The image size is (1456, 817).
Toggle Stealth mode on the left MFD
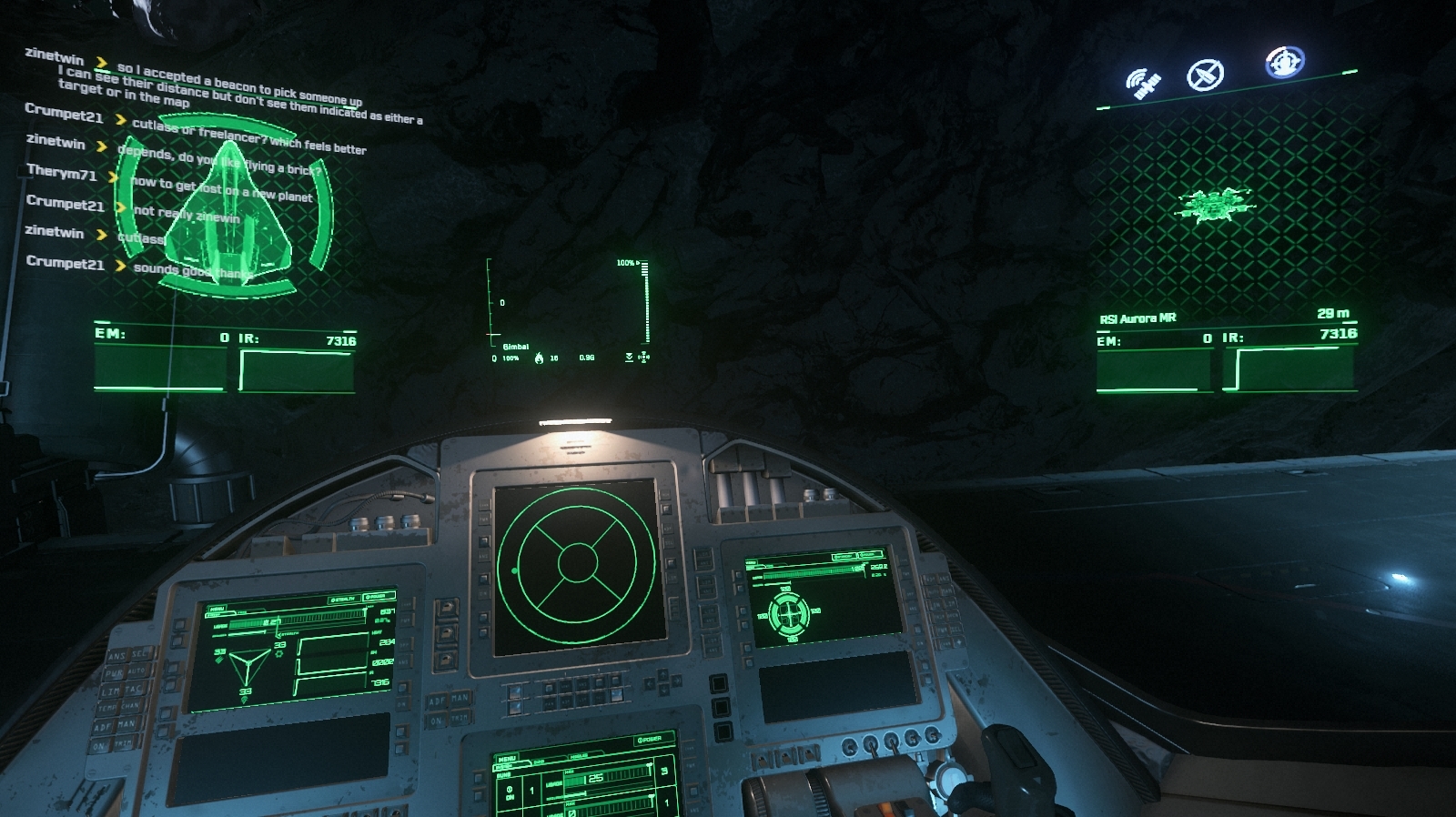click(342, 599)
